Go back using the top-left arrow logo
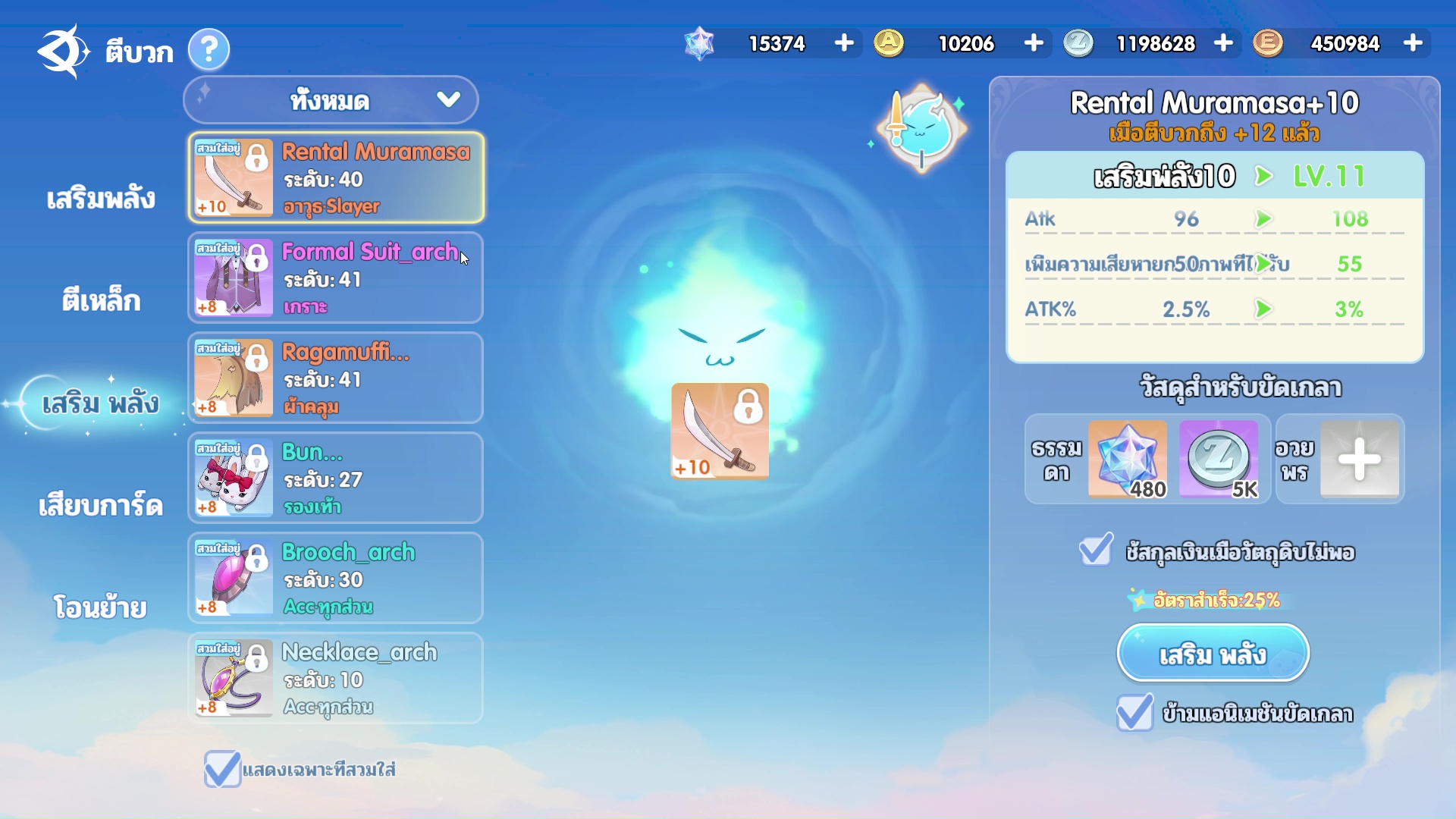Viewport: 1456px width, 819px height. coord(62,50)
